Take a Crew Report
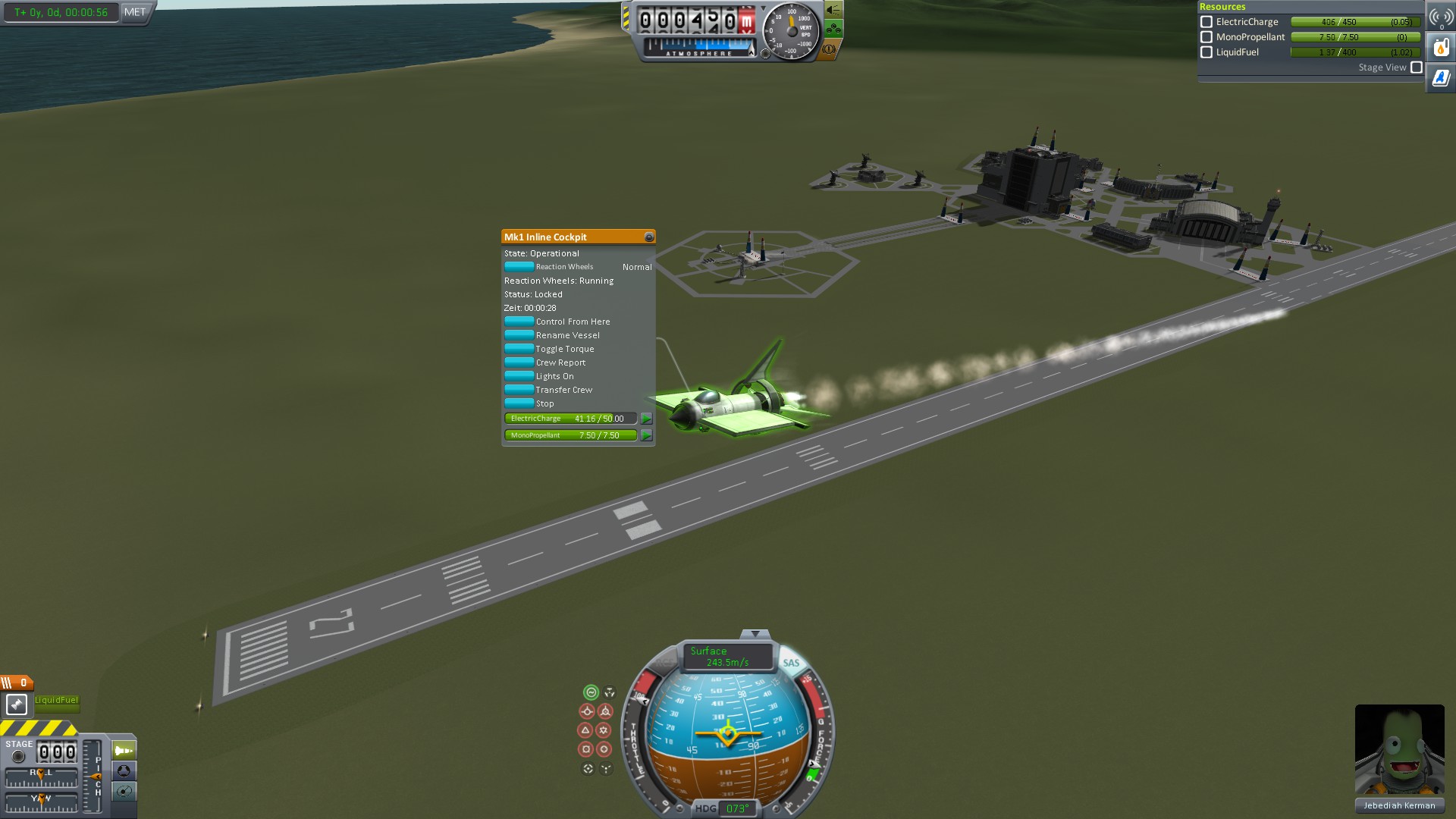The width and height of the screenshot is (1456, 819). click(519, 362)
